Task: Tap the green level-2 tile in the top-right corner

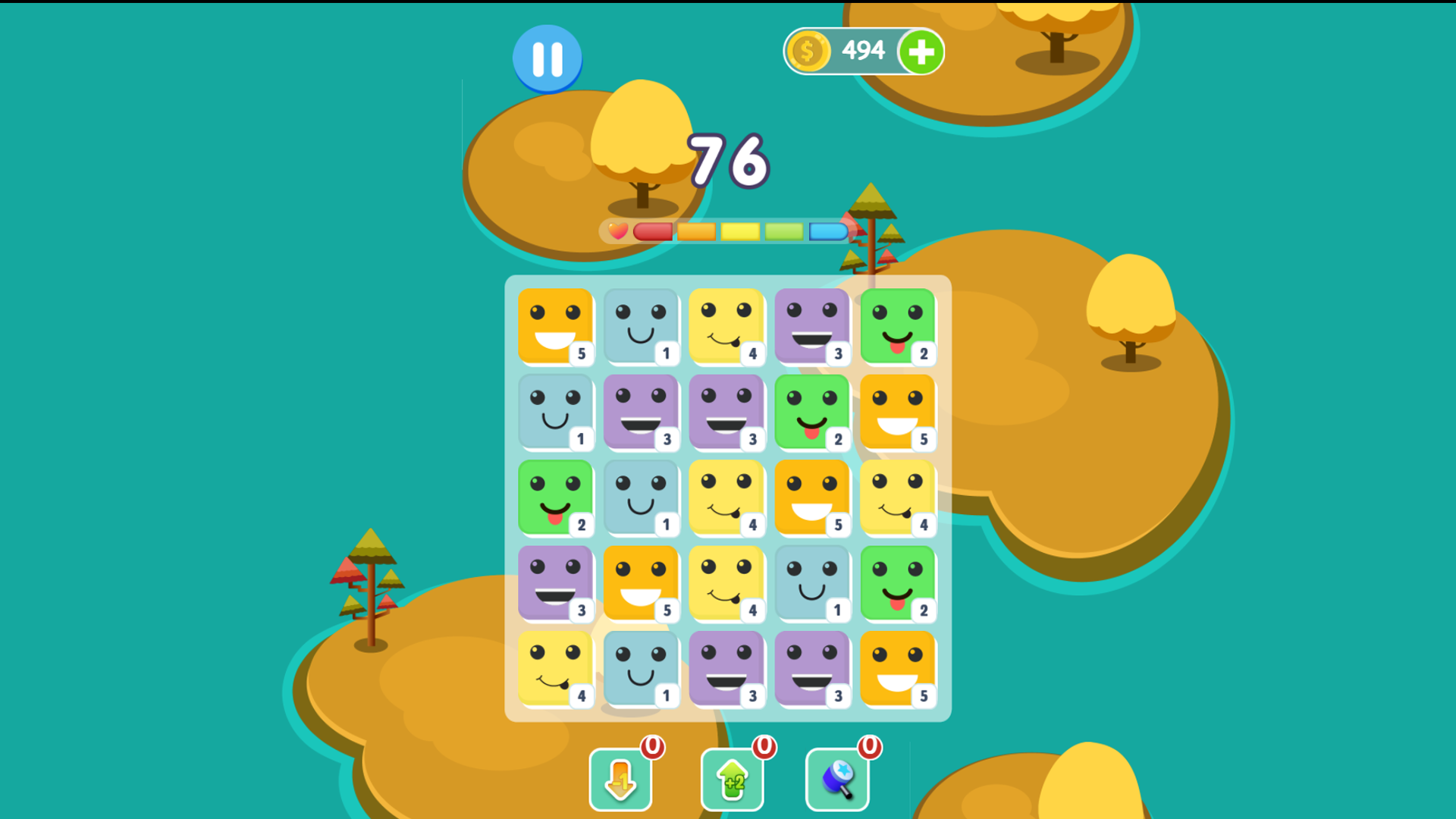Action: [899, 328]
